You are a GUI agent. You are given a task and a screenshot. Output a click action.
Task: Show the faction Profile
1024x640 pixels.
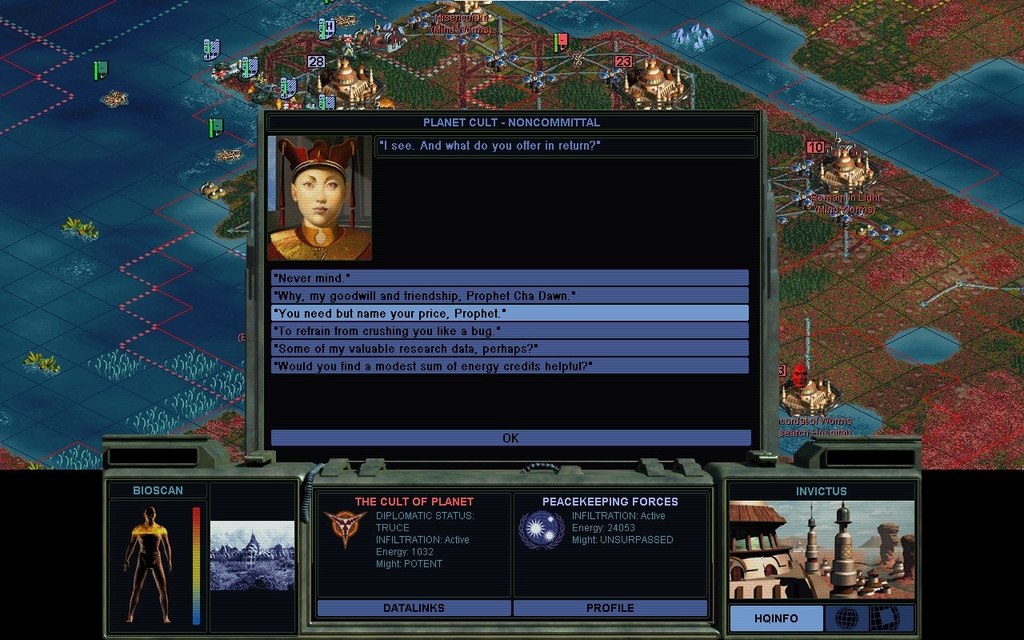[x=610, y=608]
